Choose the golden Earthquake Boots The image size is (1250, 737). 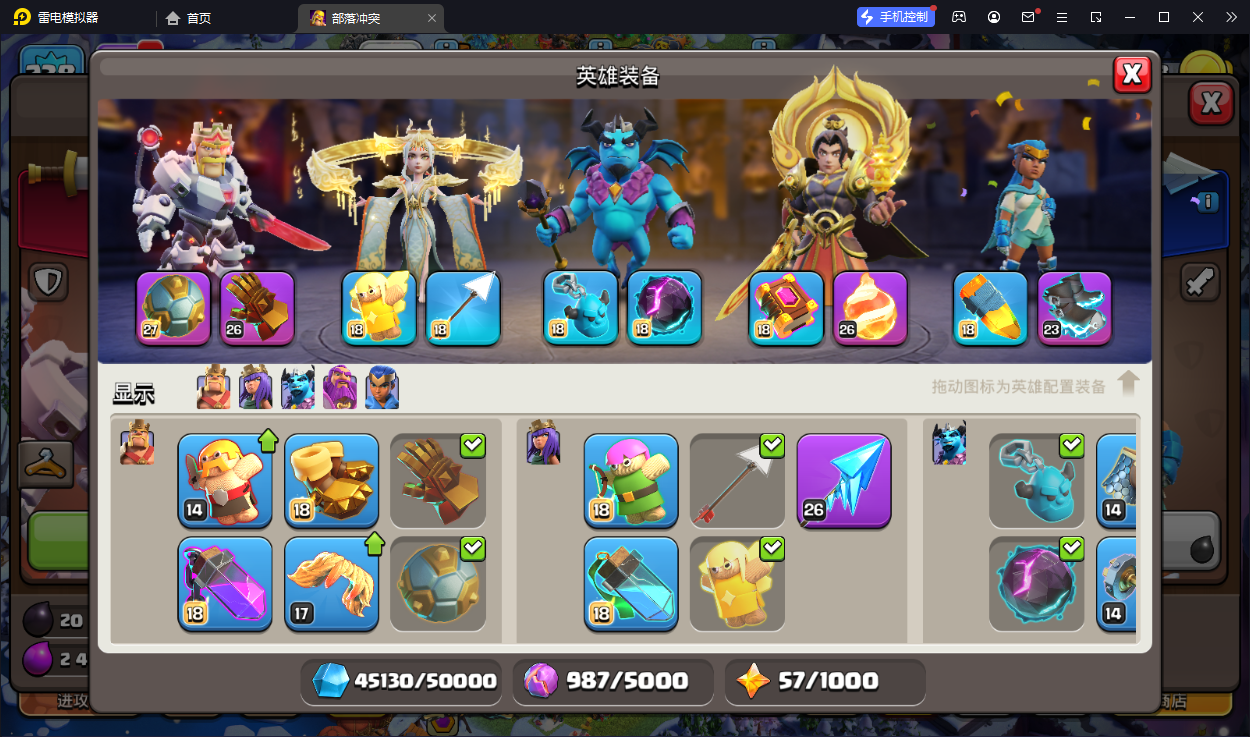tap(331, 480)
